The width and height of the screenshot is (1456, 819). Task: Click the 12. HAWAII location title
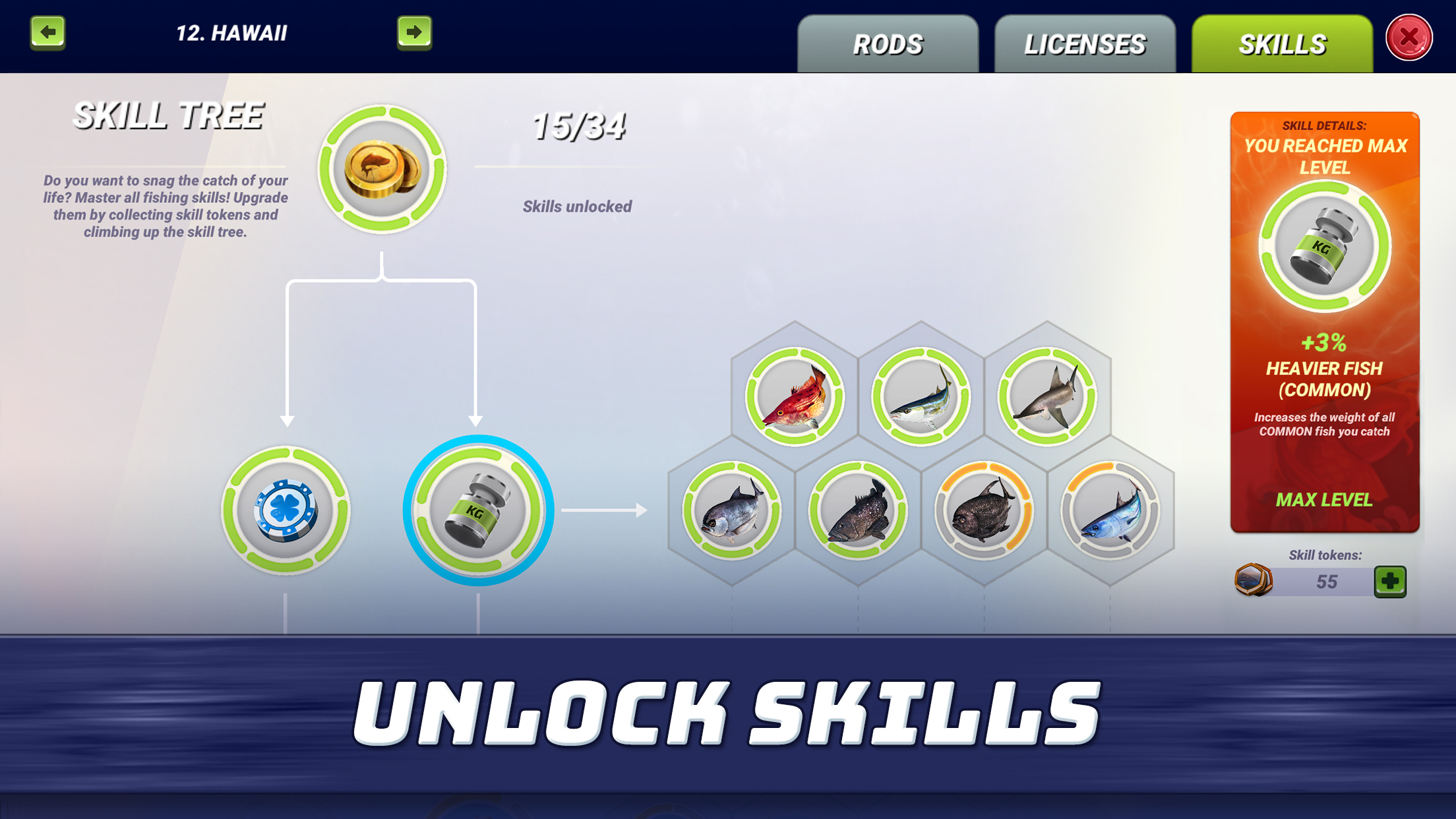231,30
